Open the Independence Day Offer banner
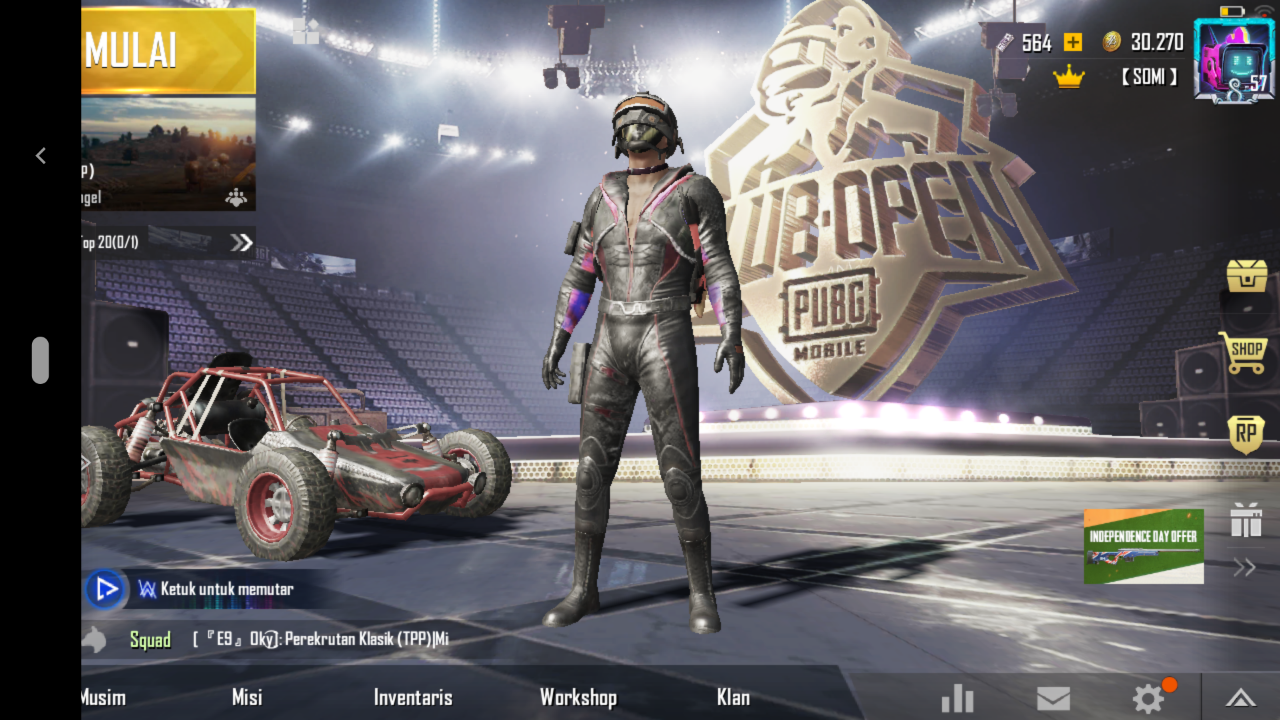Screen dimensions: 1280x720 (1143, 546)
